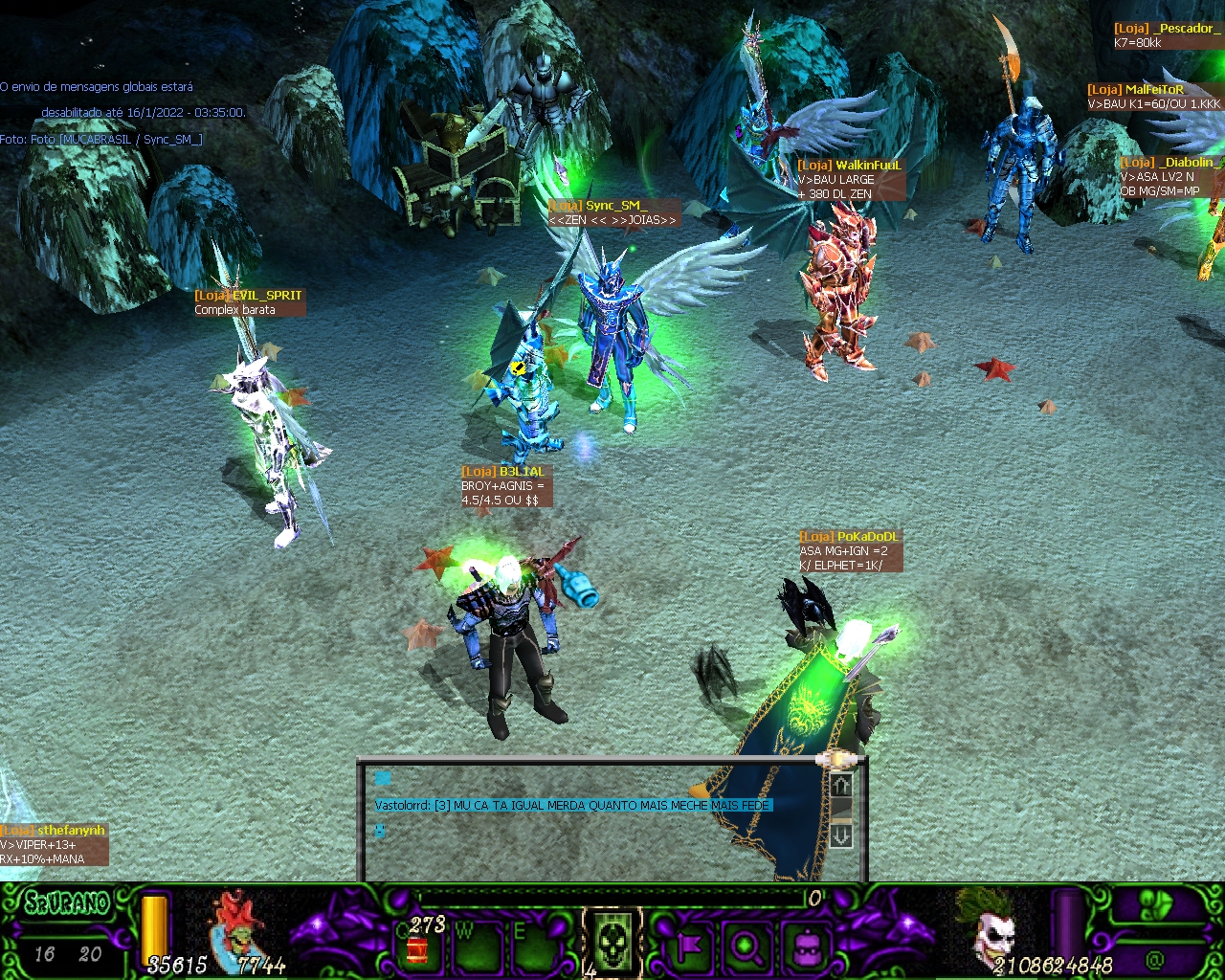
Task: Open the green cluster button above the @
Action: [1157, 905]
